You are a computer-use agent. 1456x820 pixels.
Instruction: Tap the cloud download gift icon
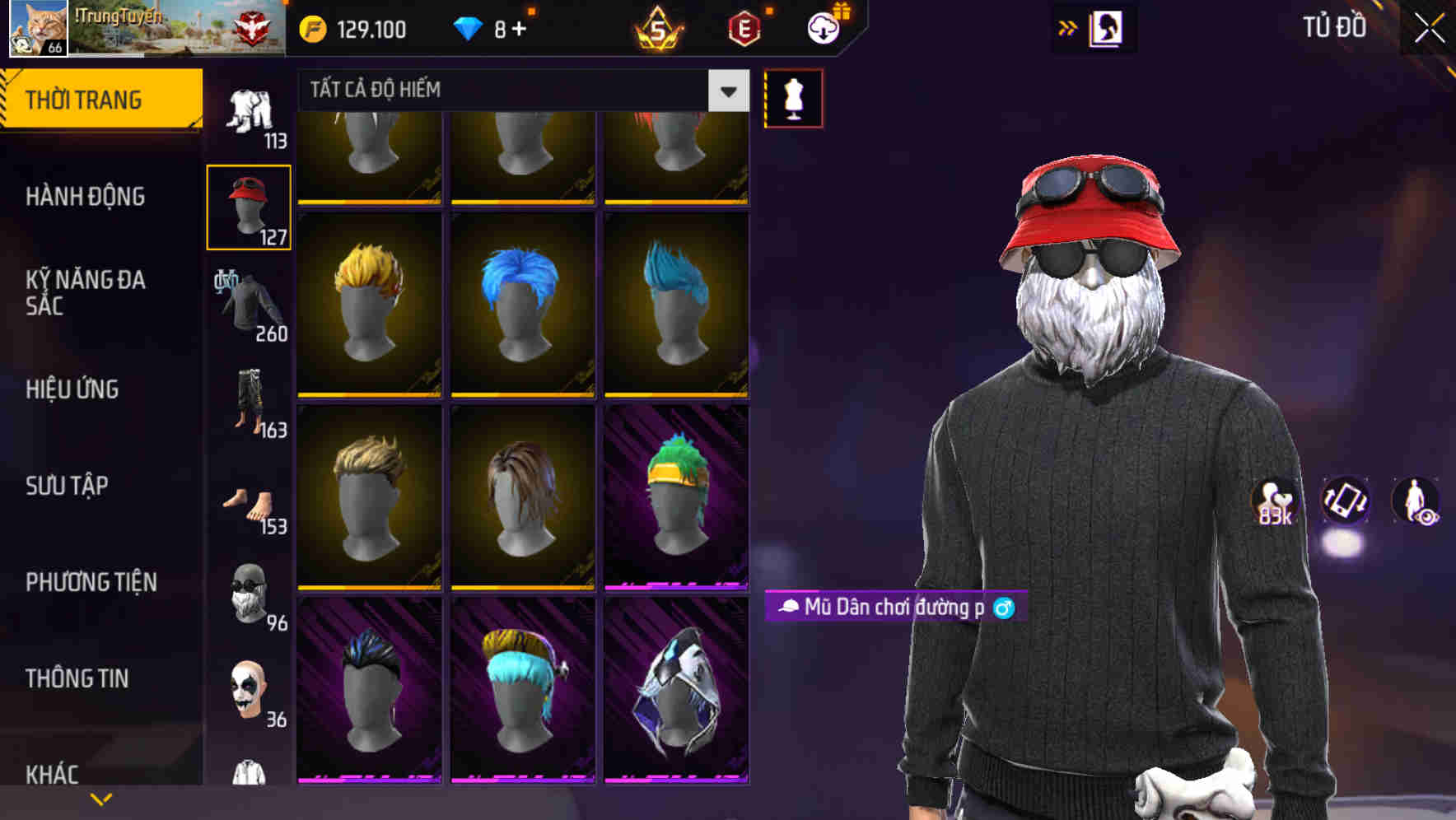pyautogui.click(x=822, y=28)
